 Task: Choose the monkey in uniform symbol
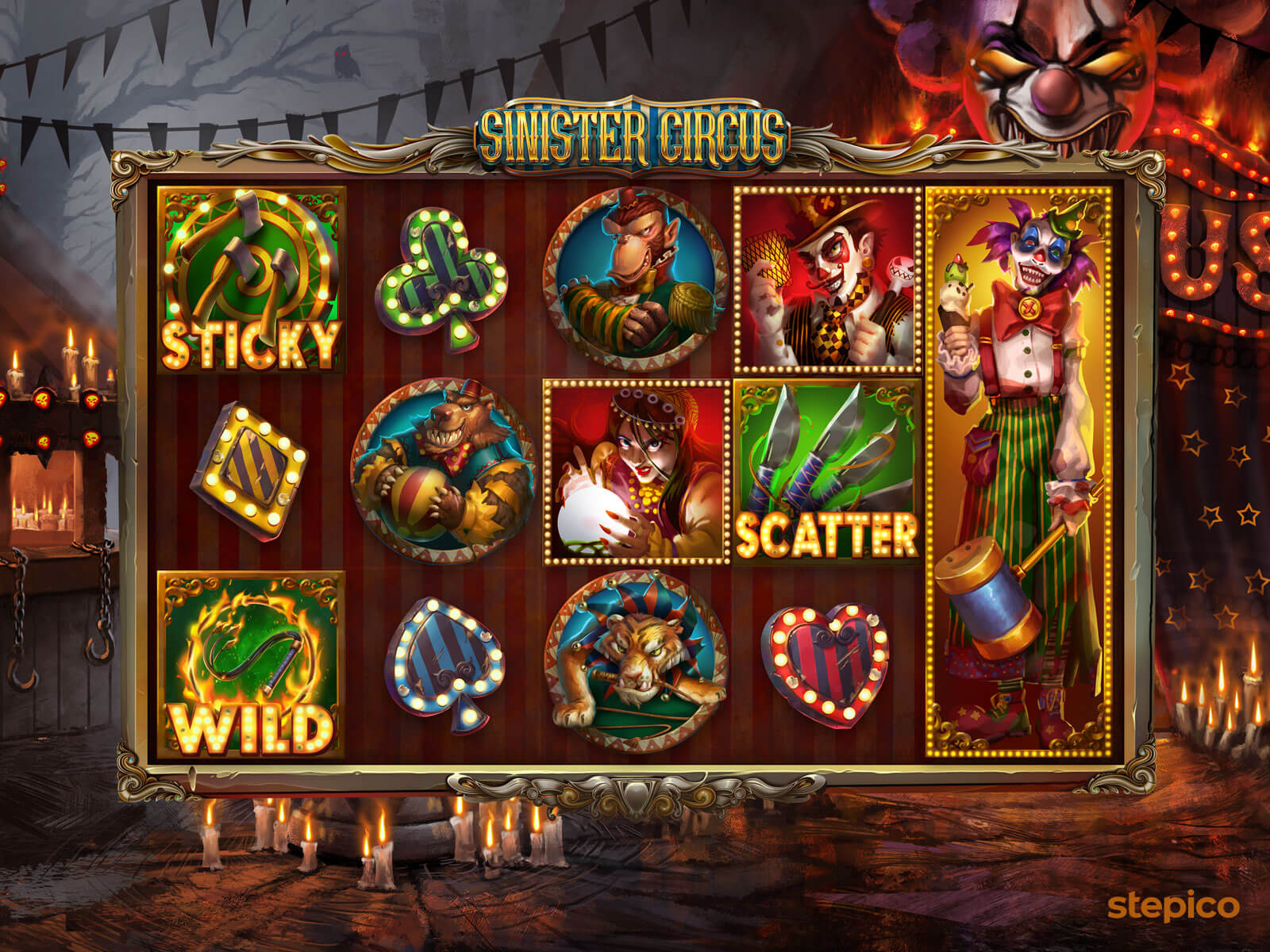[635, 280]
